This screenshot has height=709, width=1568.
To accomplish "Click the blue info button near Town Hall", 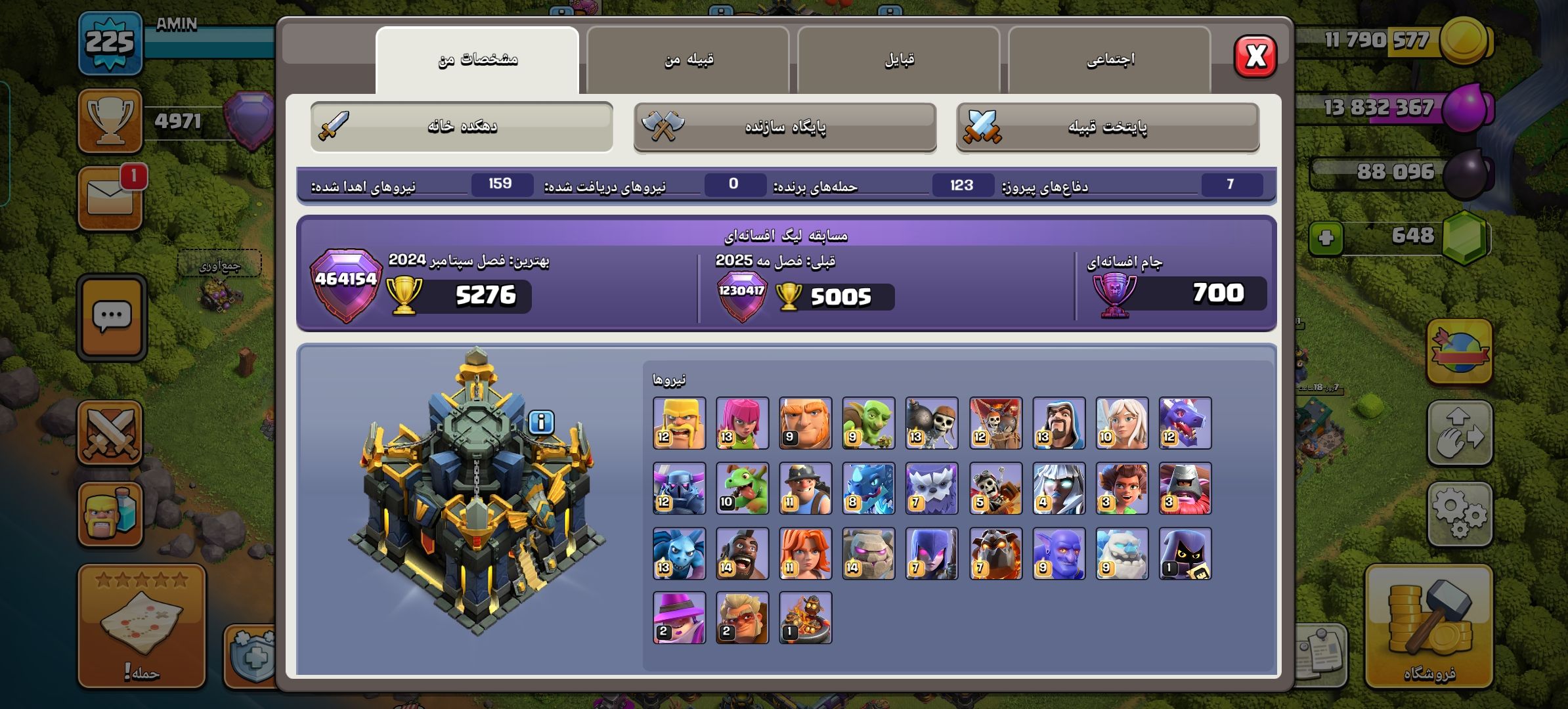I will tap(541, 422).
